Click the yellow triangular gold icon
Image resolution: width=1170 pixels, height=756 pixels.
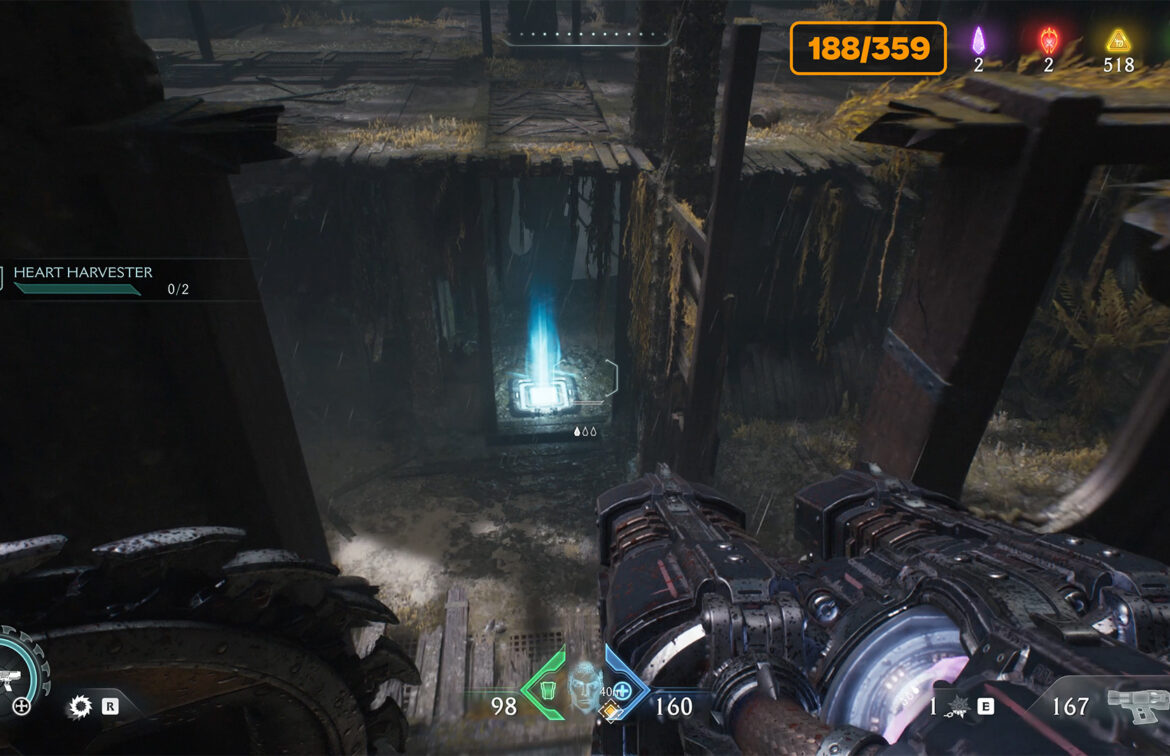click(x=1117, y=41)
